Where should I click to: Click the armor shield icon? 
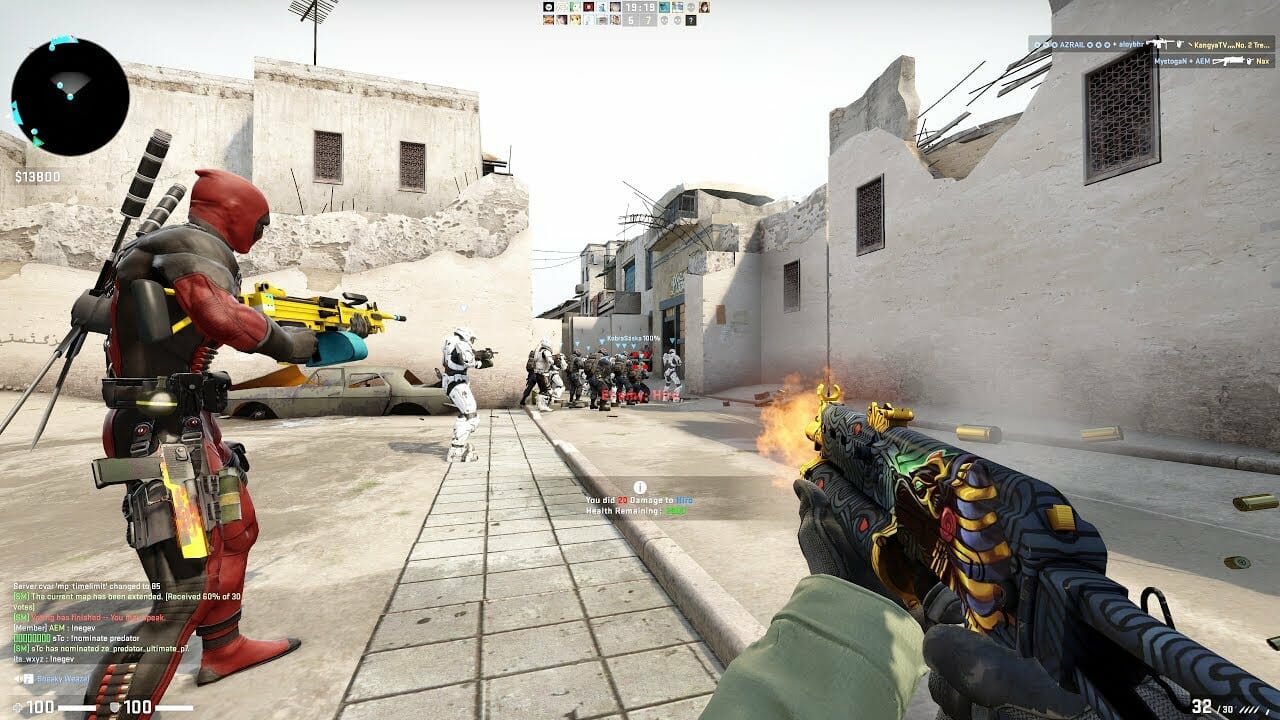click(x=114, y=707)
